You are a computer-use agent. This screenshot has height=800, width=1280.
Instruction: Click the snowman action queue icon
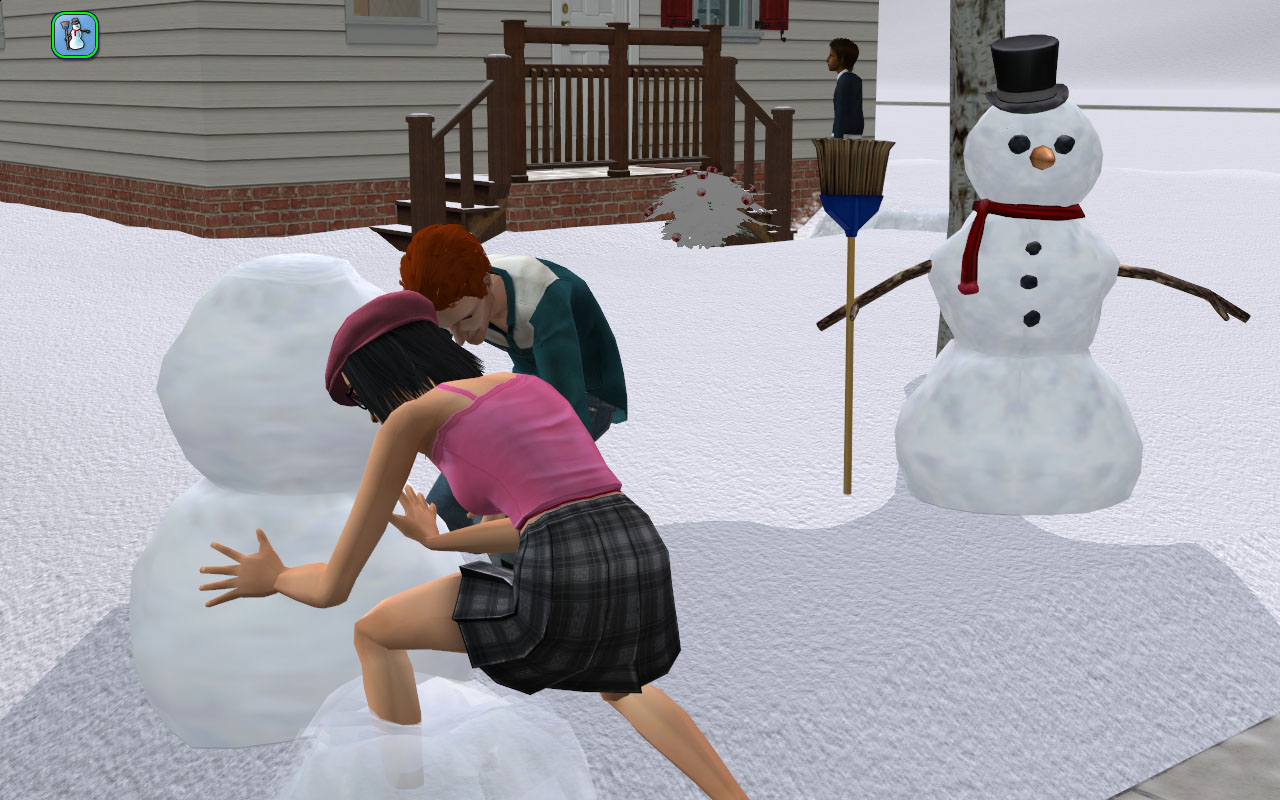[x=75, y=35]
